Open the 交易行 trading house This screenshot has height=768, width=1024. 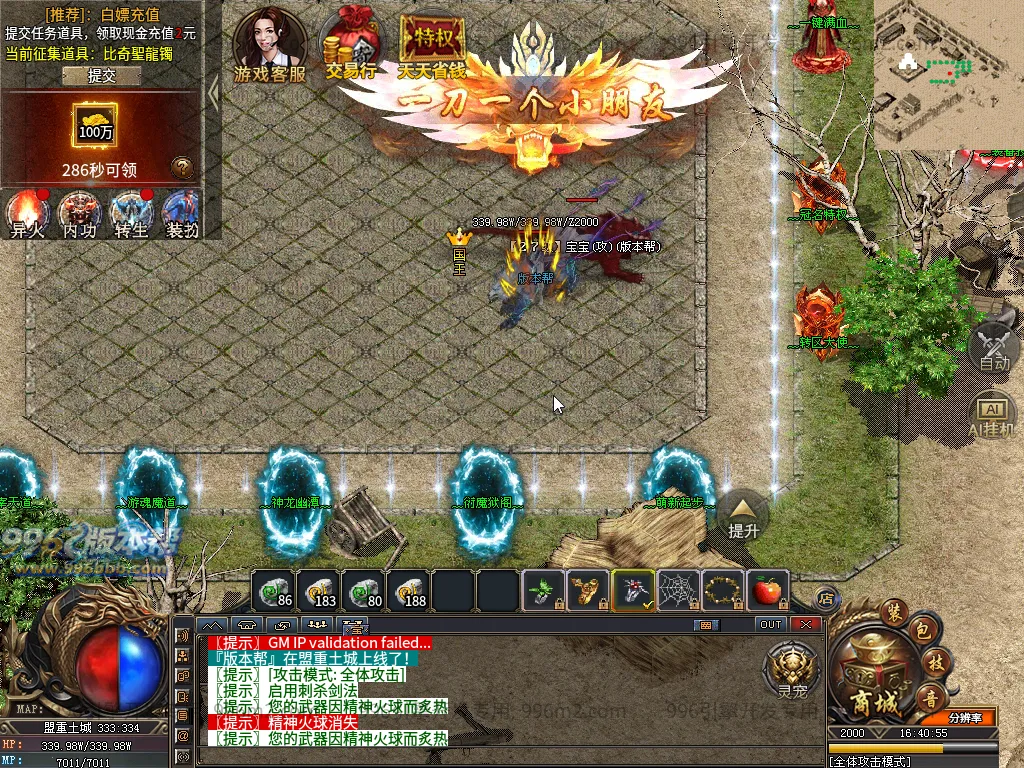click(350, 45)
